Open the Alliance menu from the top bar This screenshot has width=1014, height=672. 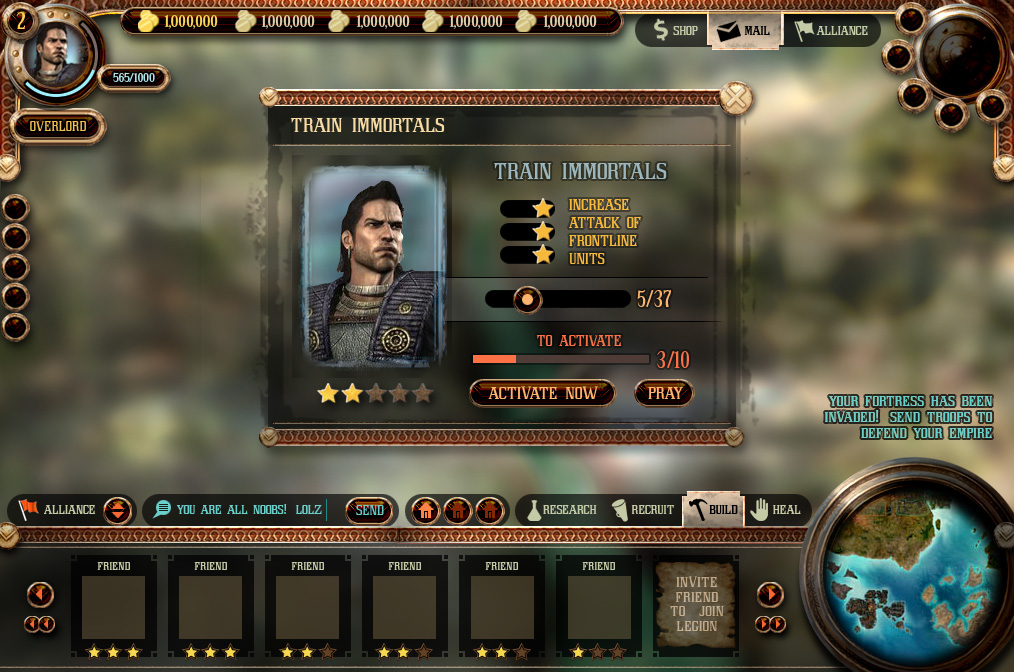(831, 30)
